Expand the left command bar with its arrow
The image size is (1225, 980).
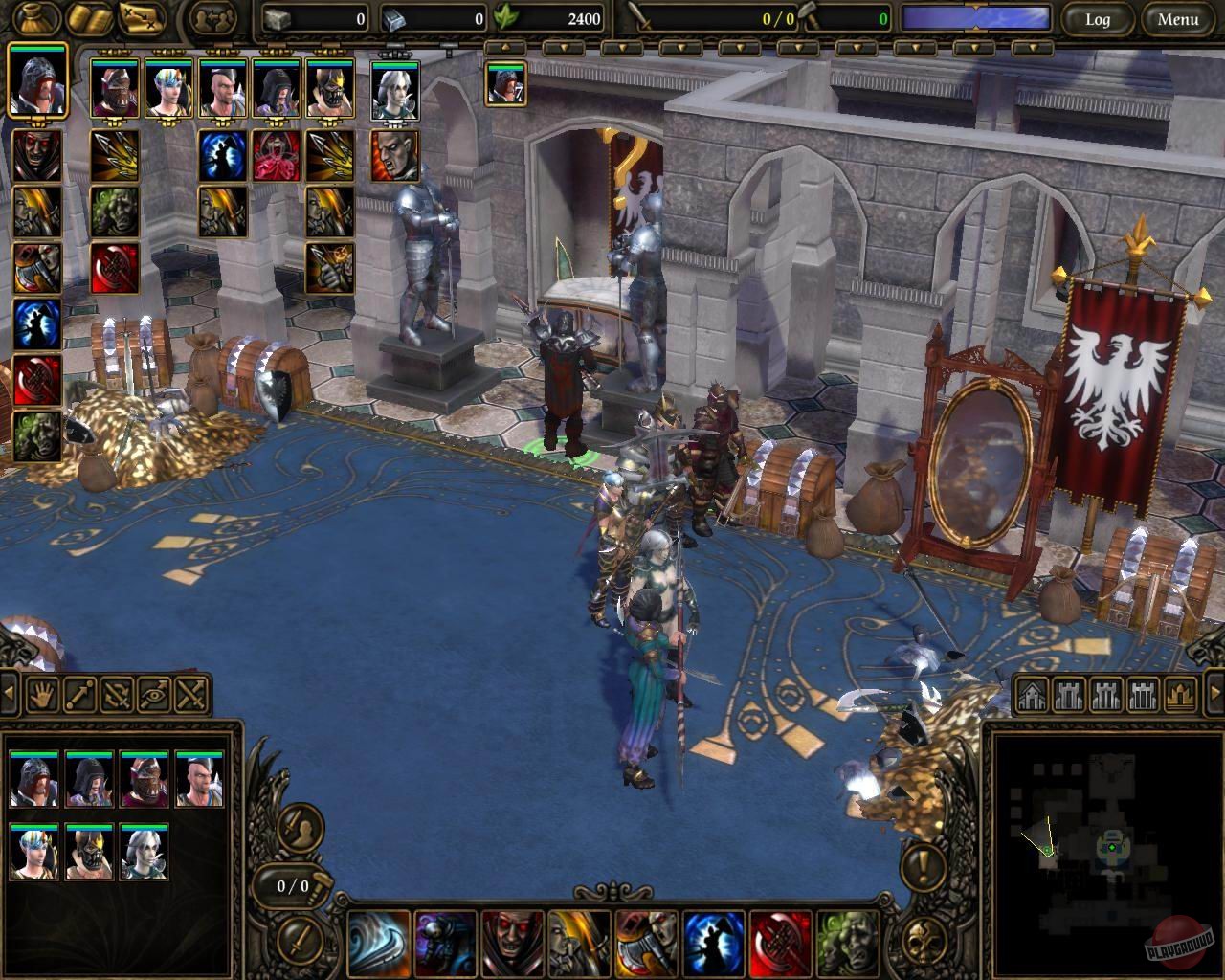tap(10, 695)
